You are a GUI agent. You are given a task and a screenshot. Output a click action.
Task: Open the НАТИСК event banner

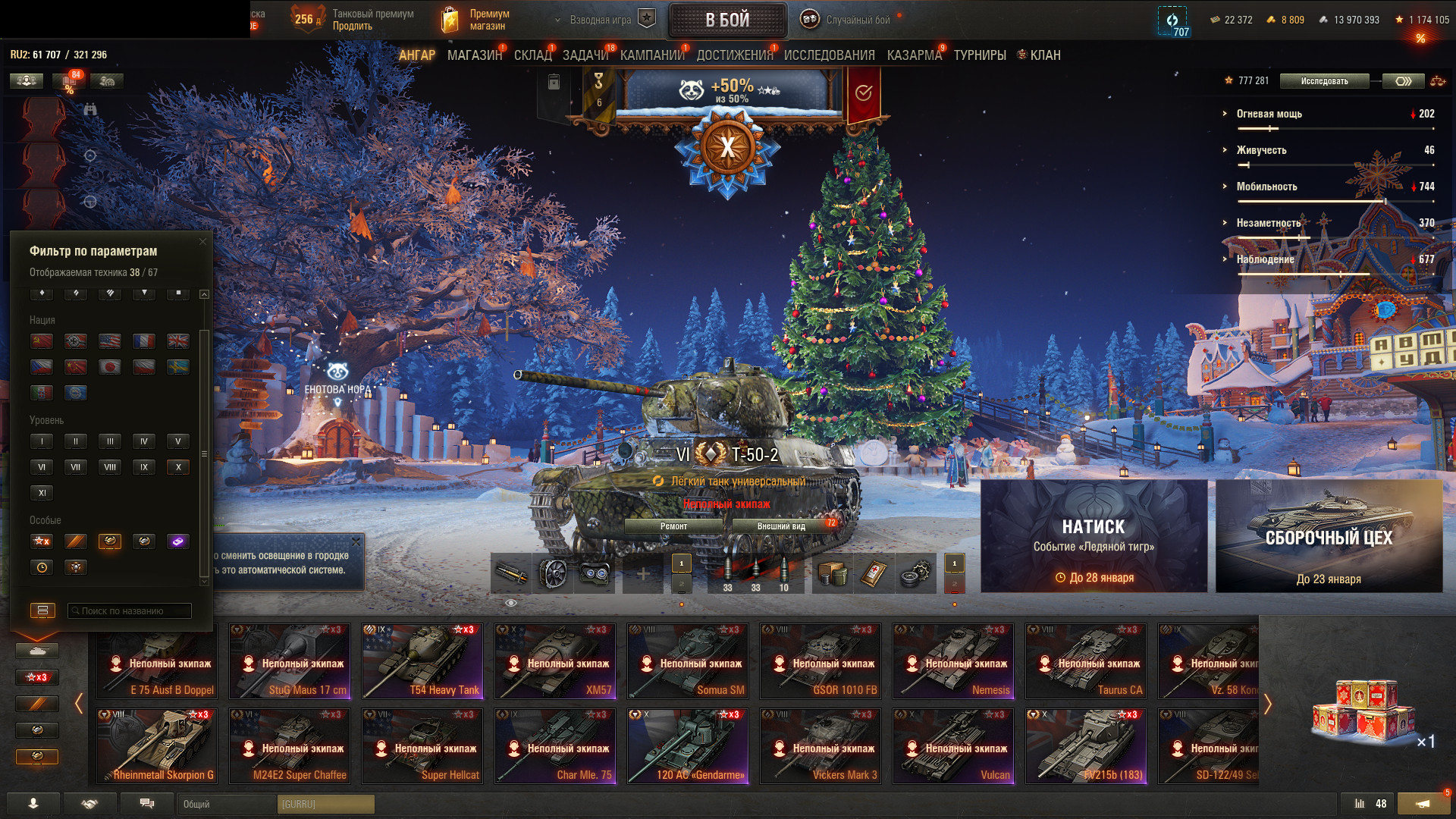(x=1094, y=536)
